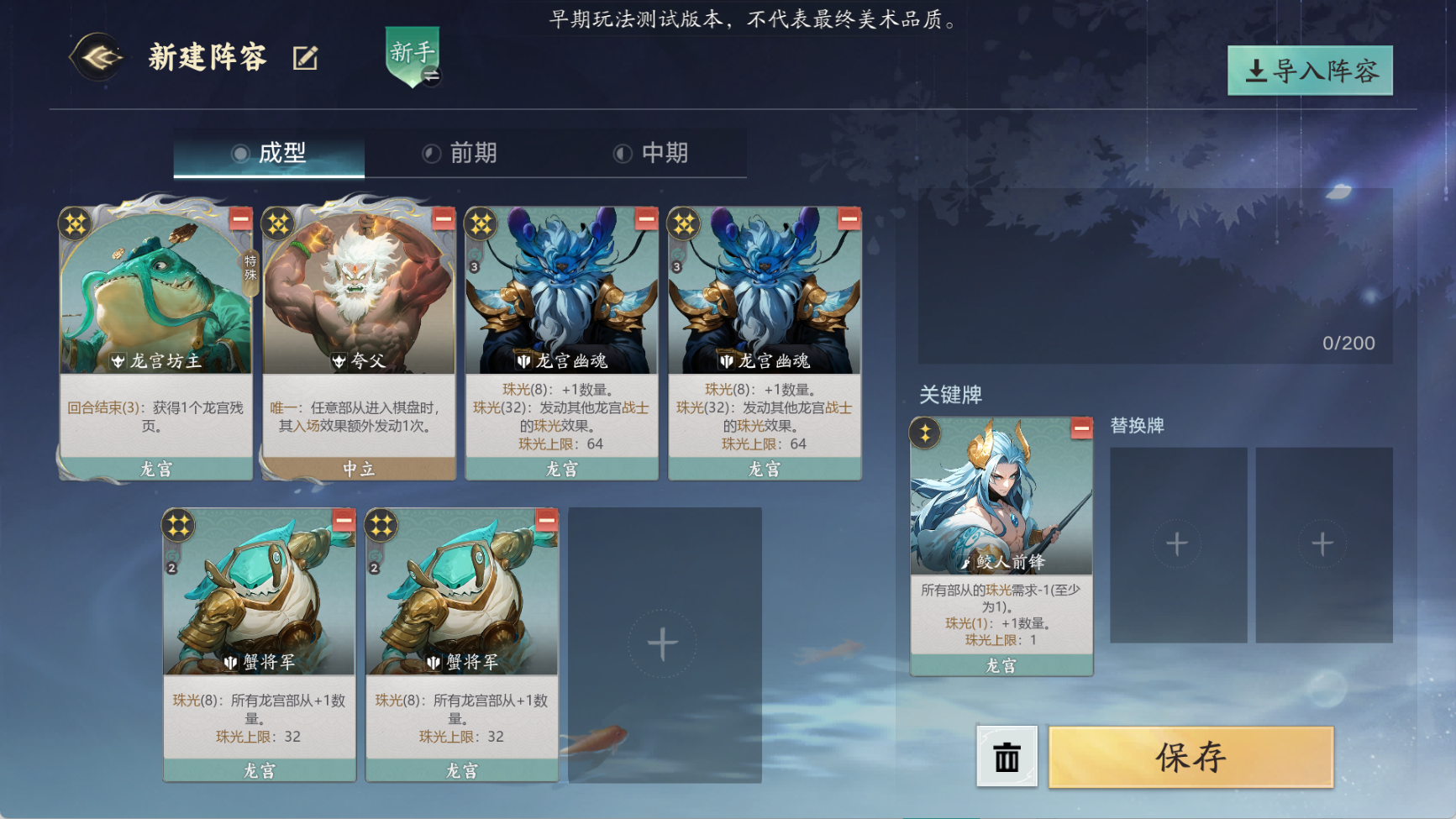
Task: Open the second empty 替换牌 slot
Action: pyautogui.click(x=1324, y=543)
